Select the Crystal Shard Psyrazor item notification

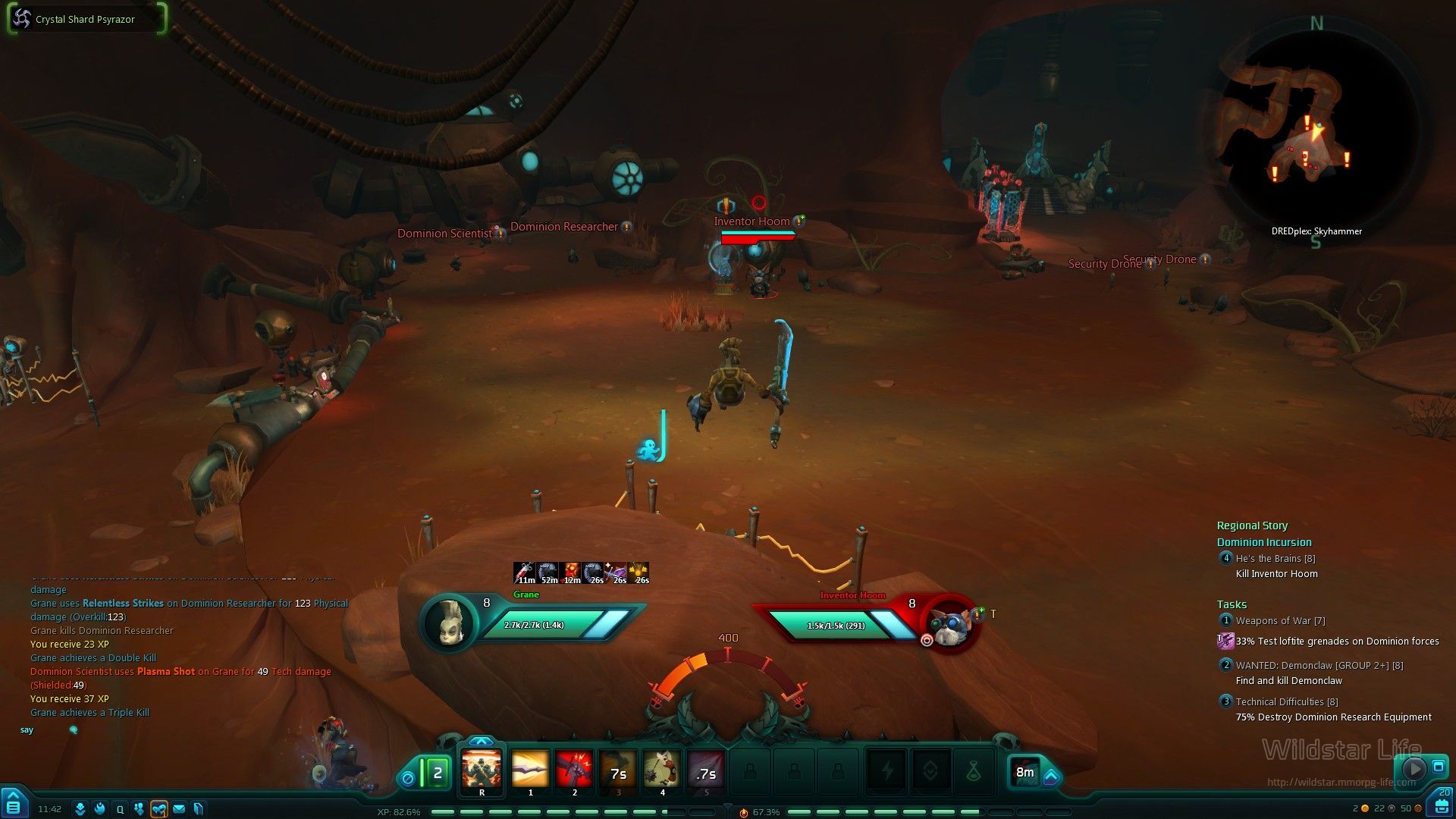tap(86, 19)
